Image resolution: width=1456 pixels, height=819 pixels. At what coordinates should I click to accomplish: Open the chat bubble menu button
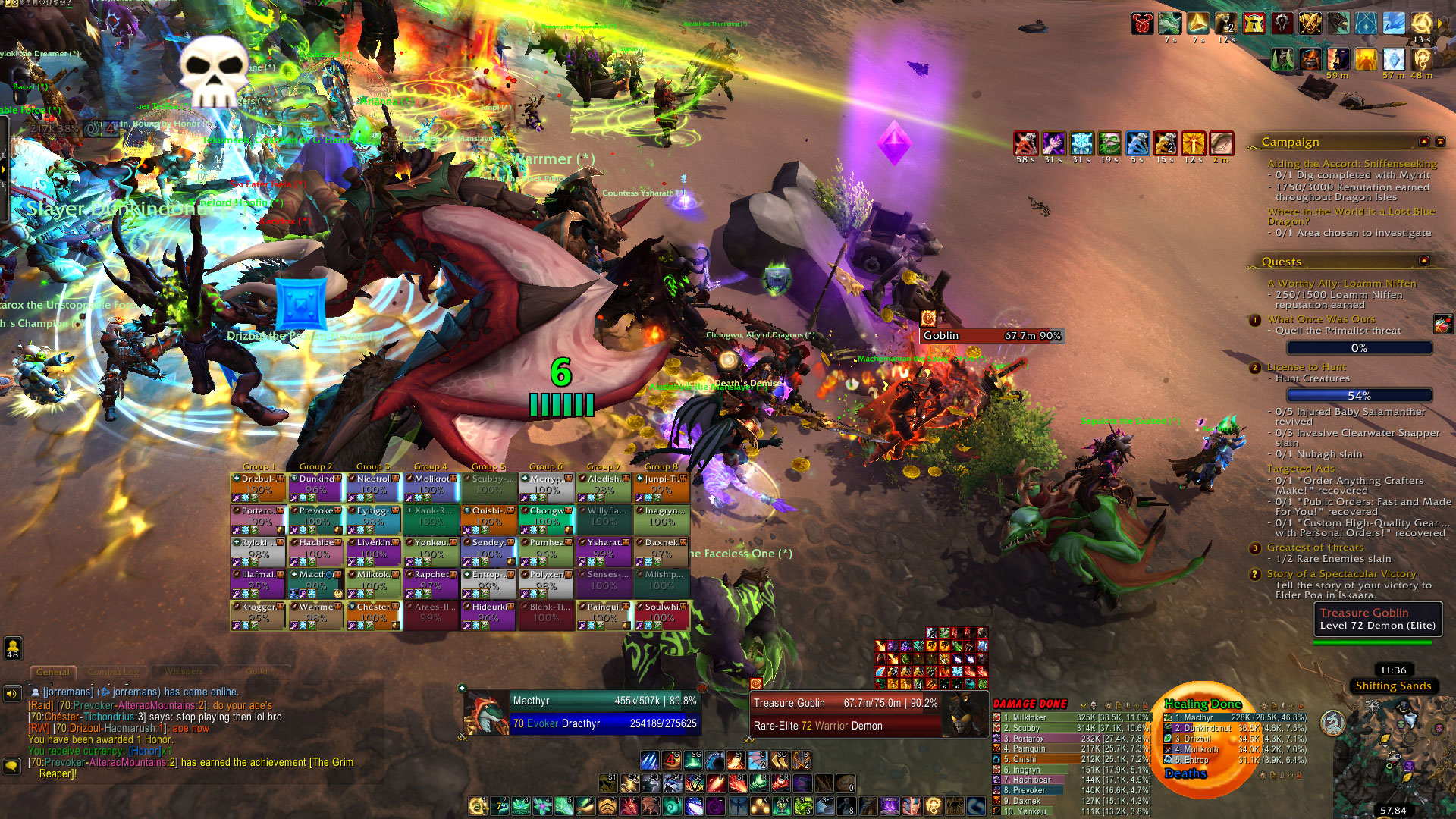click(x=12, y=766)
